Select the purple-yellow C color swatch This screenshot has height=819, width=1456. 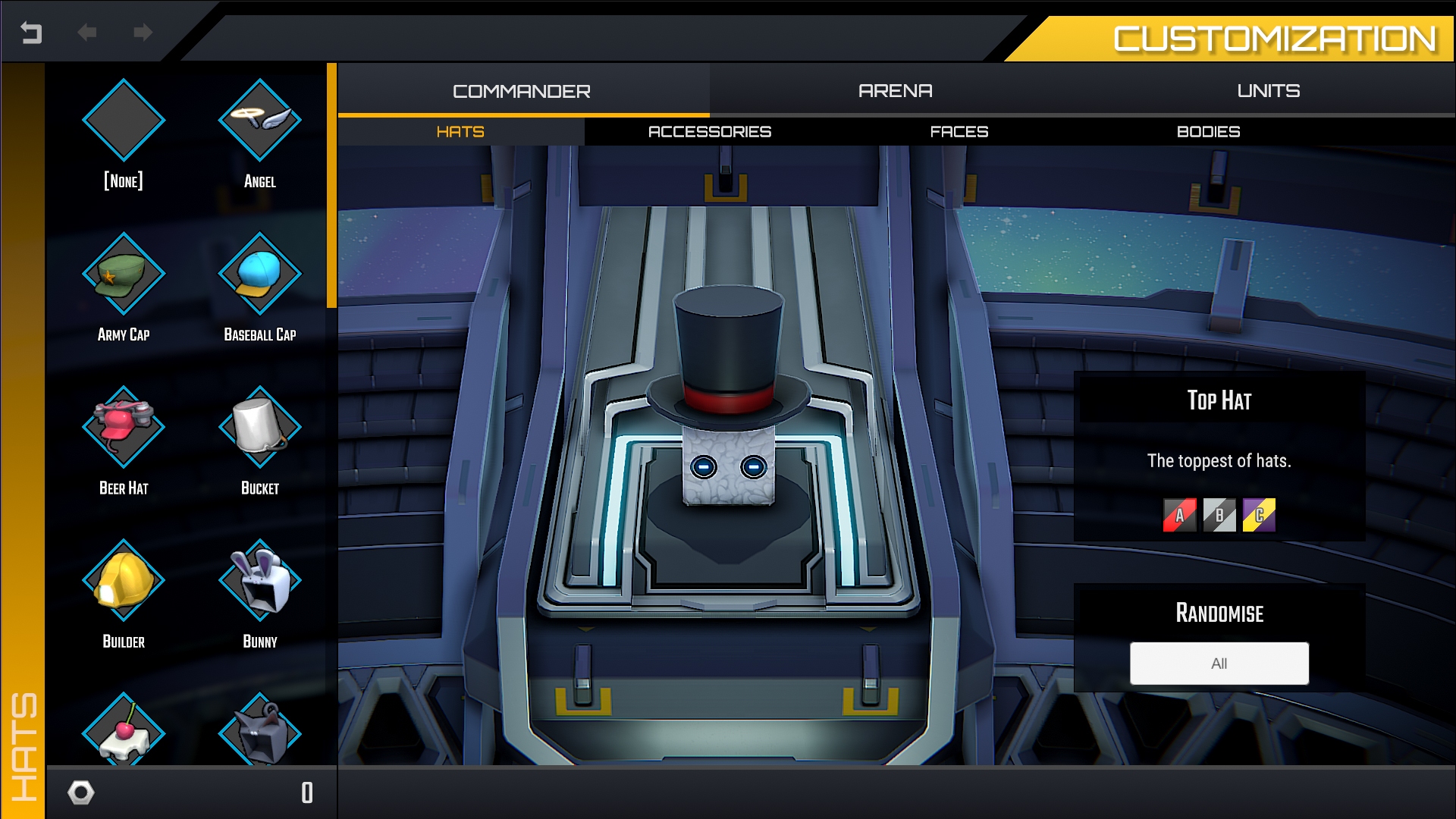[1260, 515]
